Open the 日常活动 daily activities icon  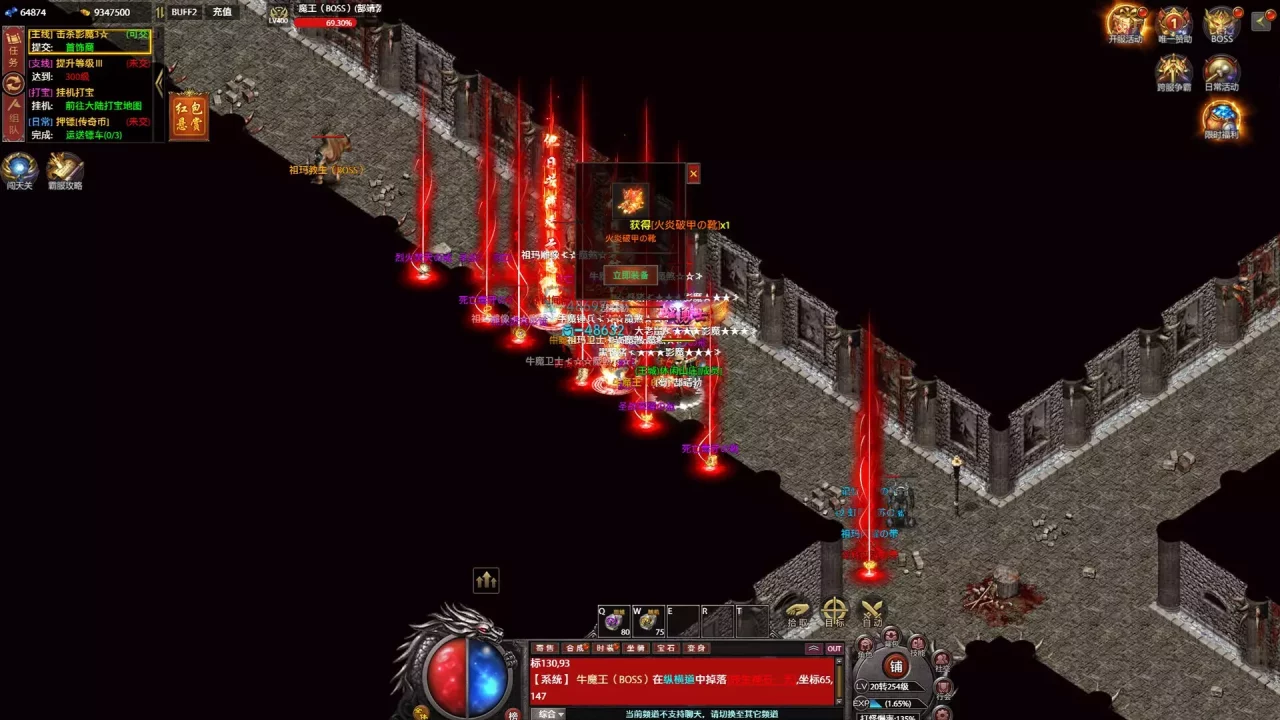1221,72
